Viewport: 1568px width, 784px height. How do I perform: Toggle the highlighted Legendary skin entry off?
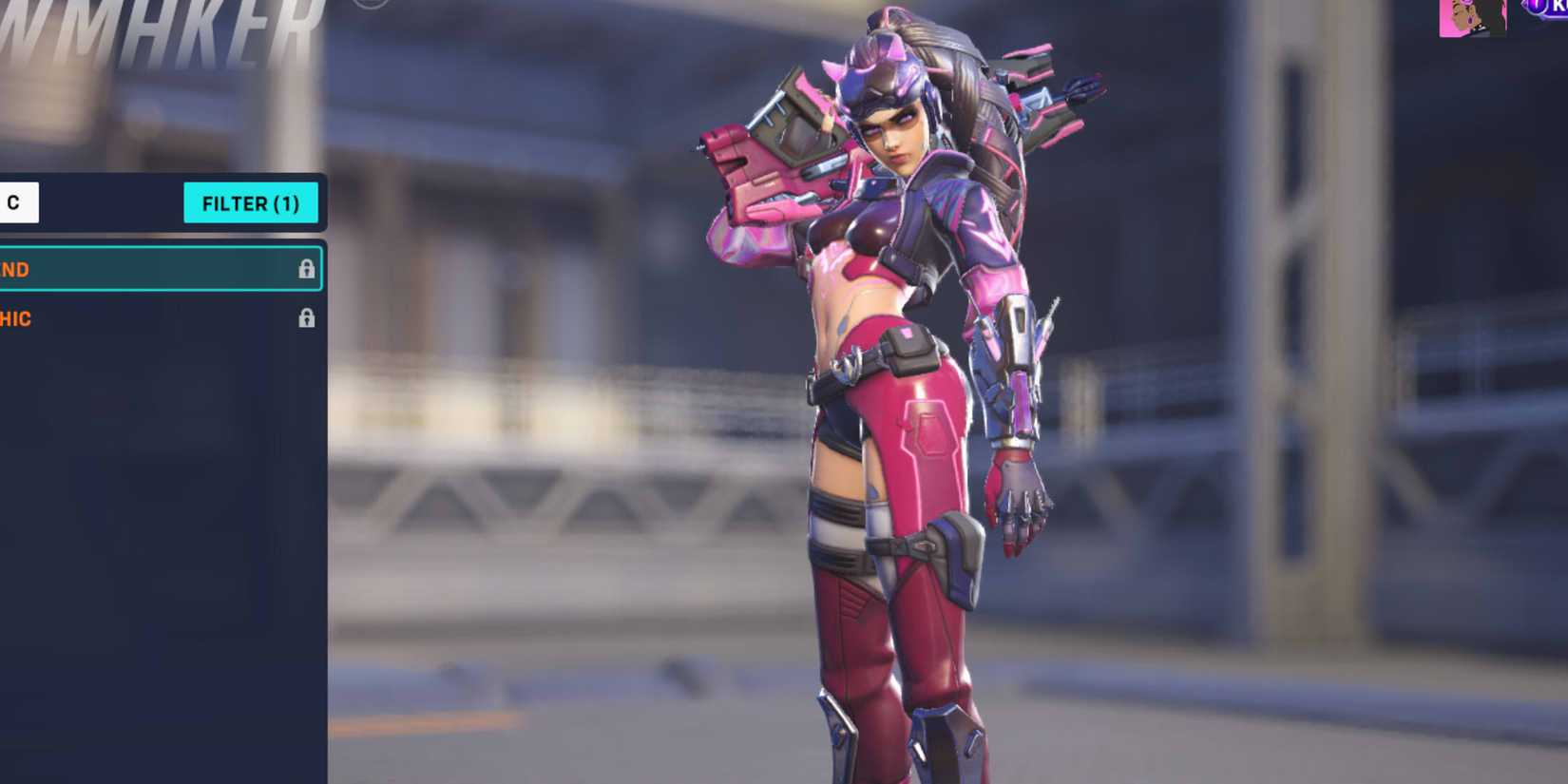[143, 269]
